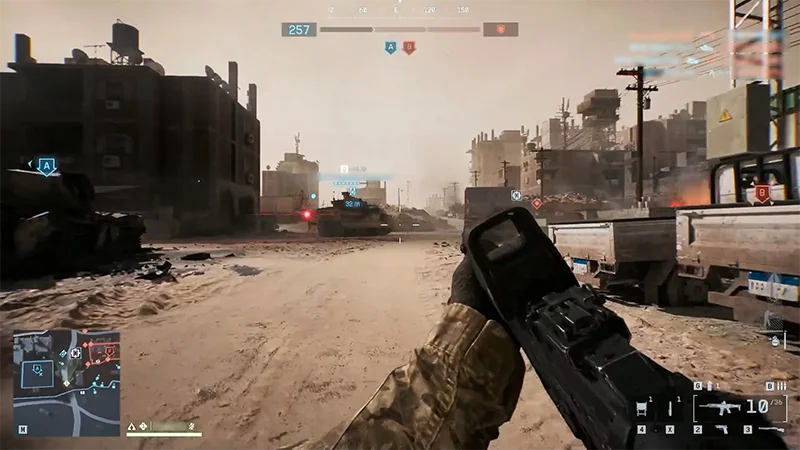Open the minimap
The height and width of the screenshot is (450, 800).
[x=66, y=382]
